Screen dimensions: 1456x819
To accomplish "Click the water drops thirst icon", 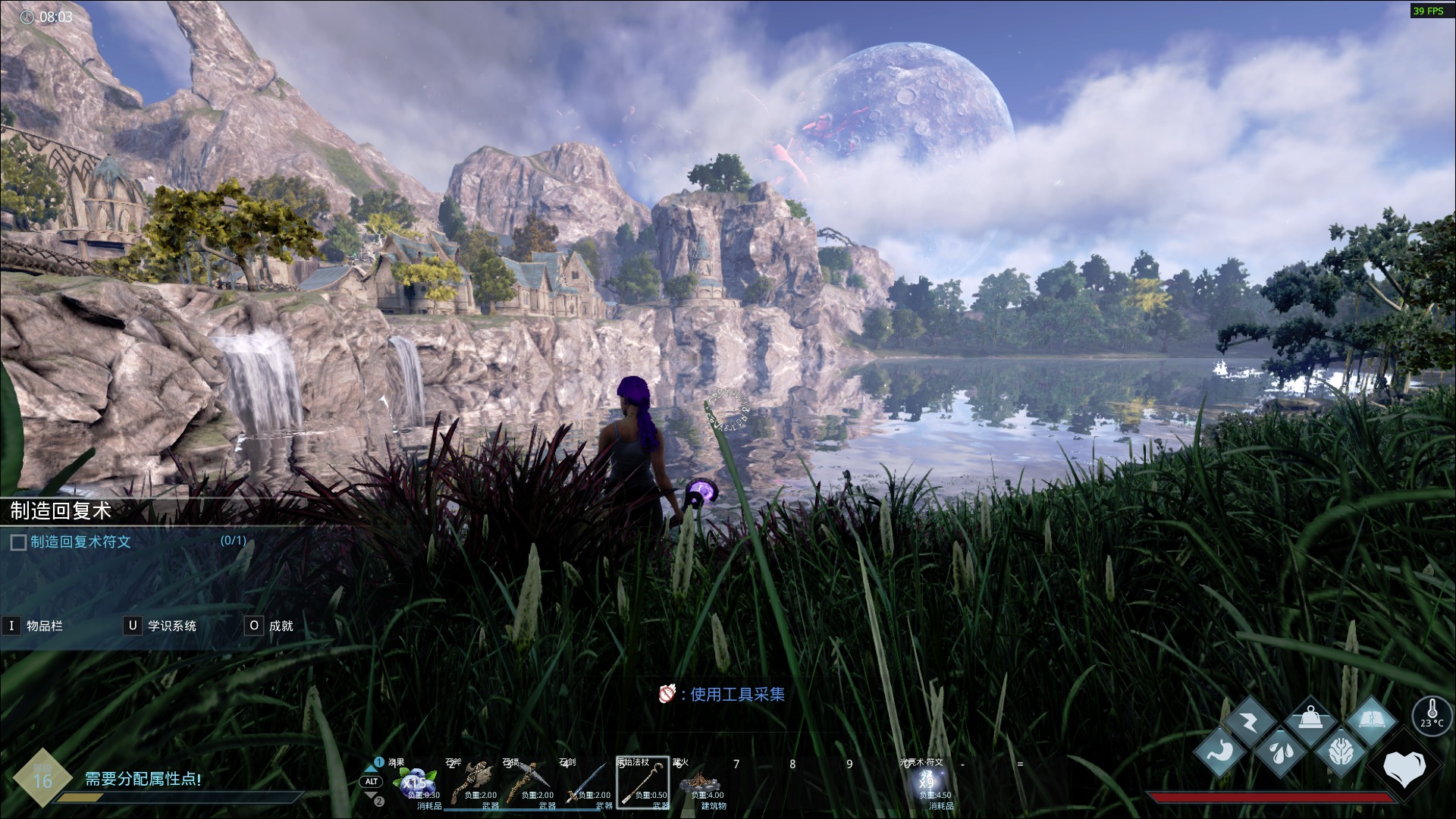I will tap(1280, 752).
